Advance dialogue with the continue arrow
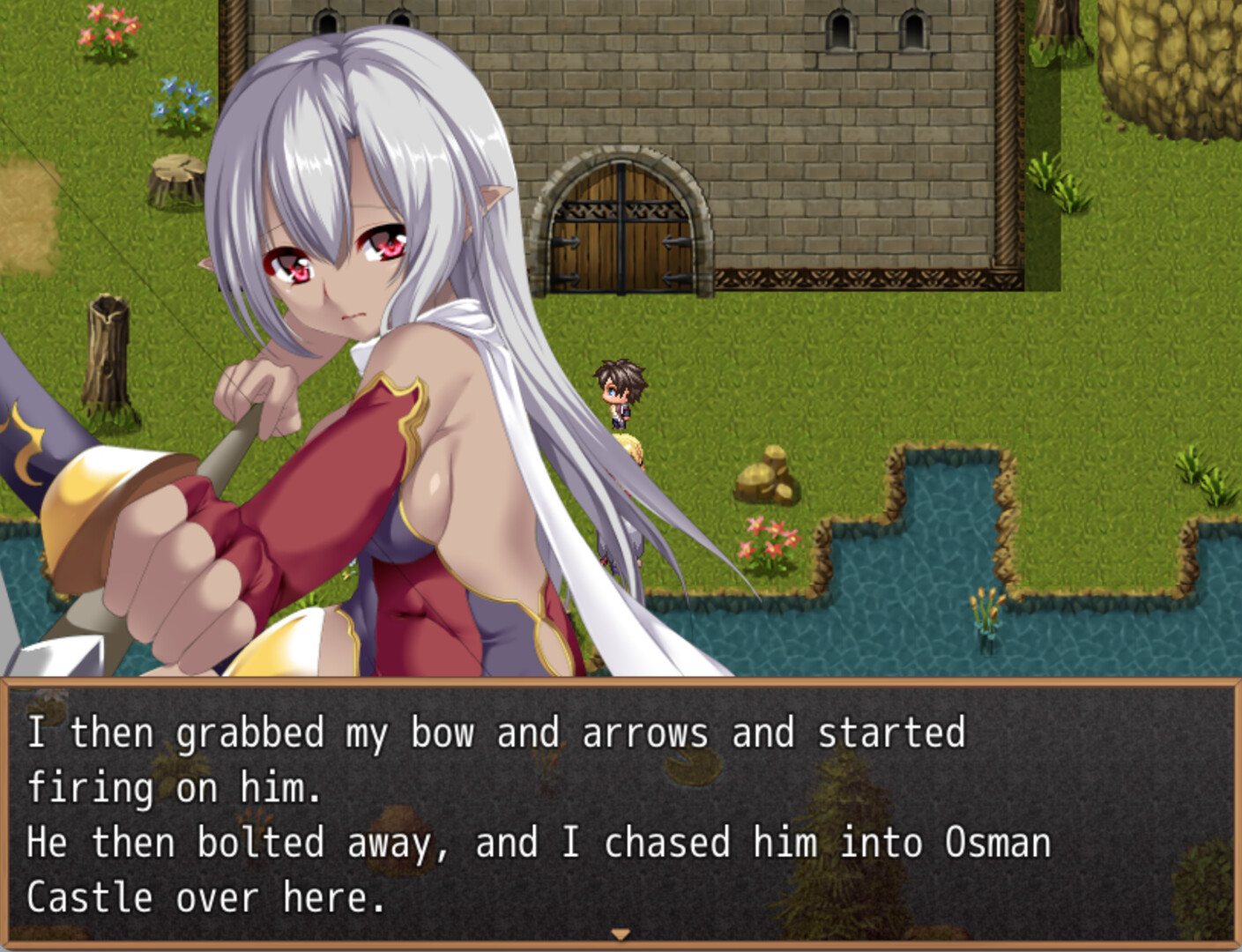Image resolution: width=1242 pixels, height=952 pixels. pyautogui.click(x=621, y=934)
